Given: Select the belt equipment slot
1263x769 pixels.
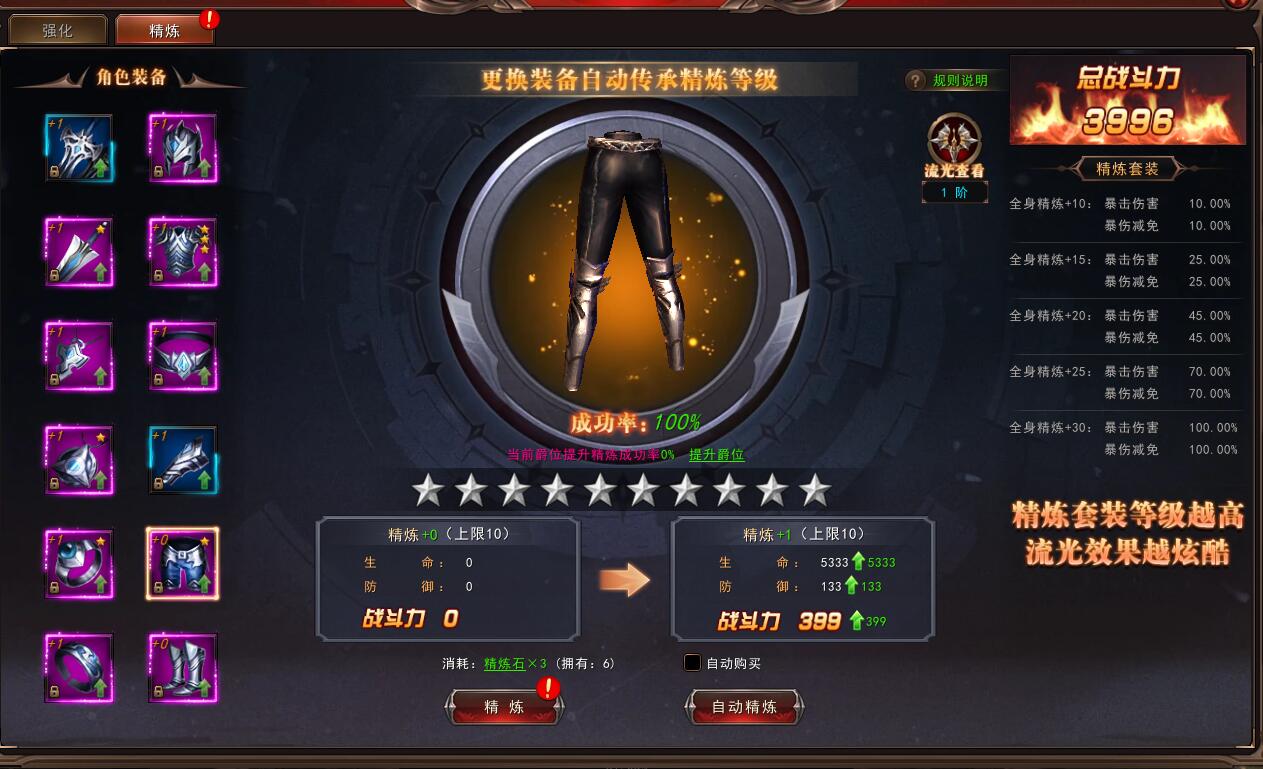Looking at the screenshot, I should point(183,356).
